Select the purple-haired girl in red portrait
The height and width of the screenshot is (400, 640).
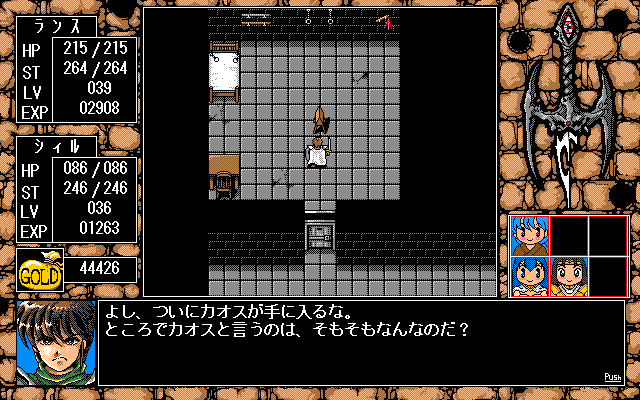530,236
